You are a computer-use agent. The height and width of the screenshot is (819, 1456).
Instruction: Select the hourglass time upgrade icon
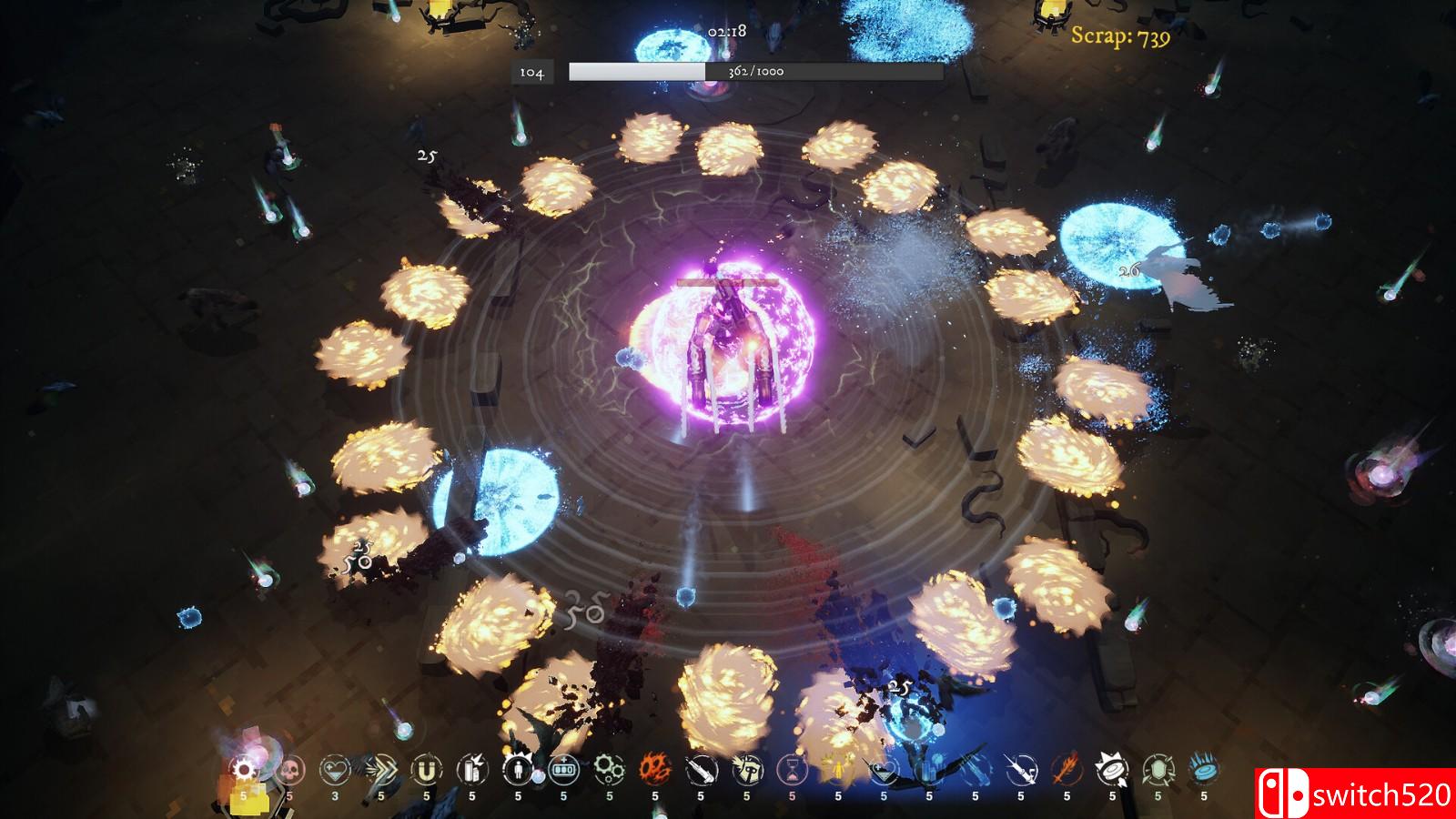[x=792, y=772]
